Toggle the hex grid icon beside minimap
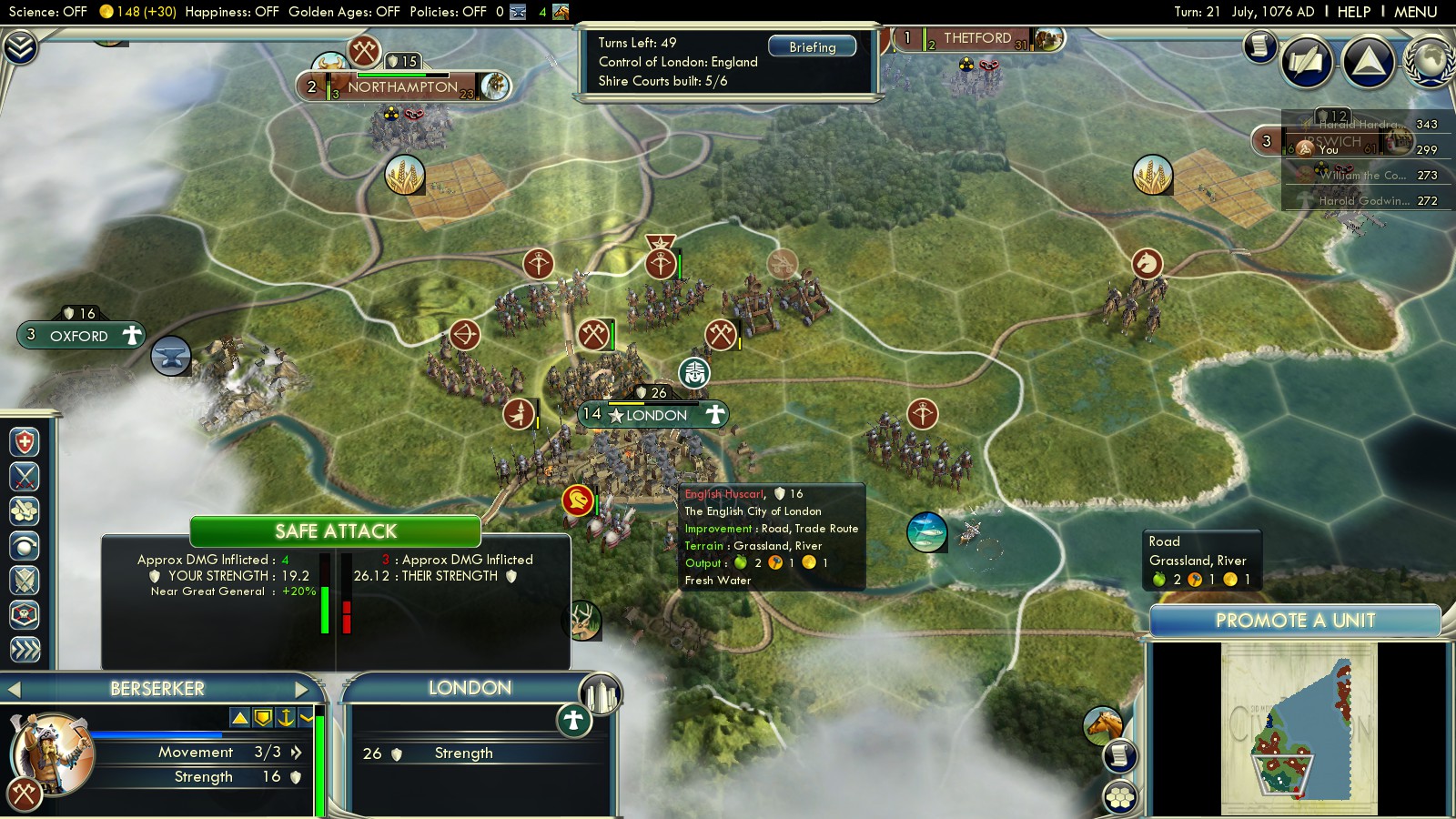 click(x=1120, y=797)
